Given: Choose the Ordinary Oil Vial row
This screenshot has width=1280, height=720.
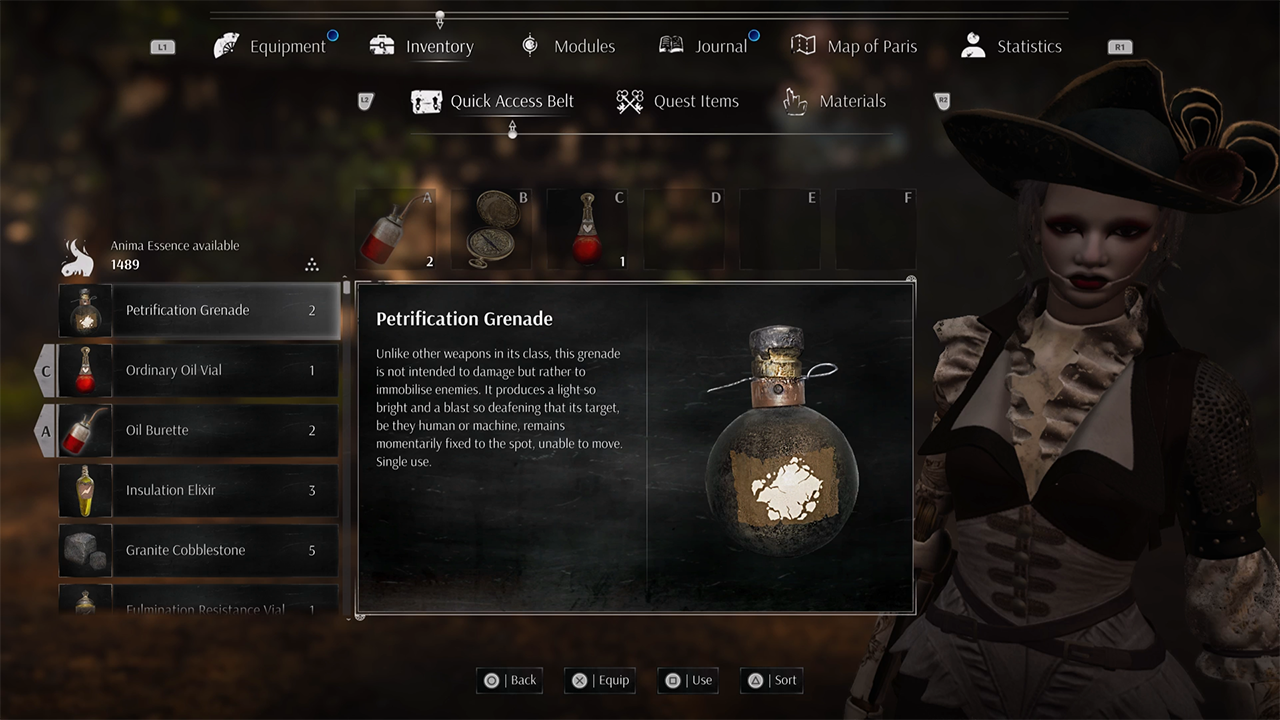Looking at the screenshot, I should 200,370.
